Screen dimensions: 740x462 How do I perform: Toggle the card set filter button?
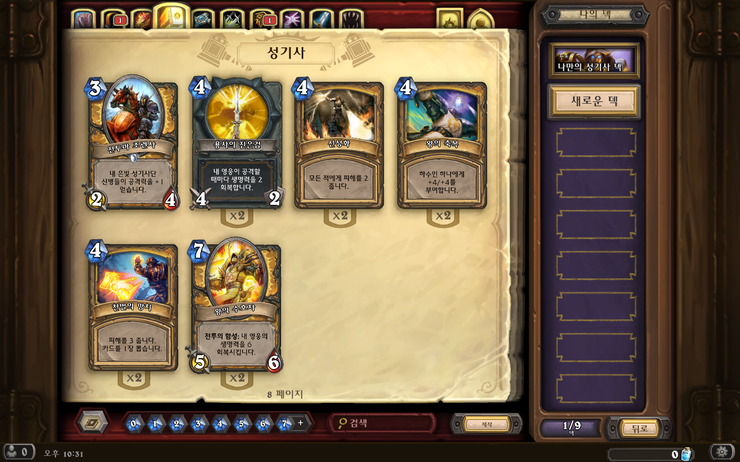[92, 422]
